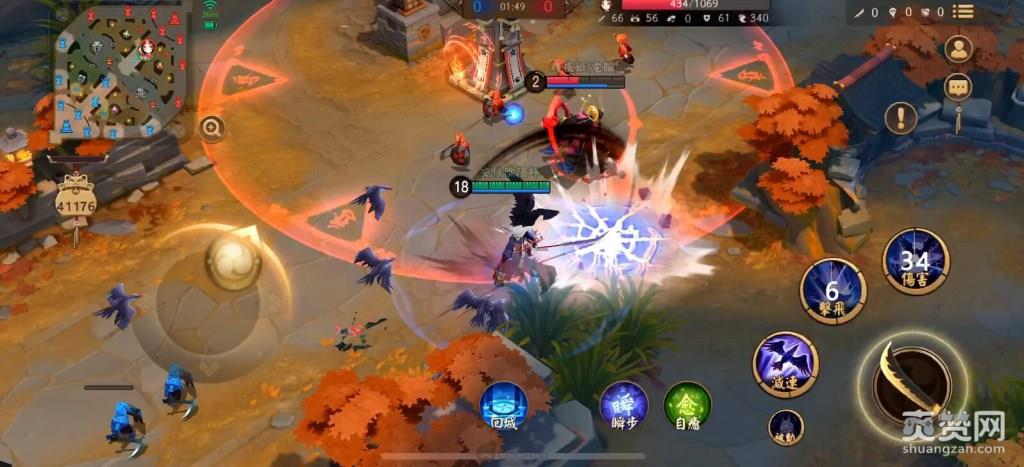Use the 擊飛 knock-up skill
Image resolution: width=1024 pixels, height=467 pixels.
(833, 291)
